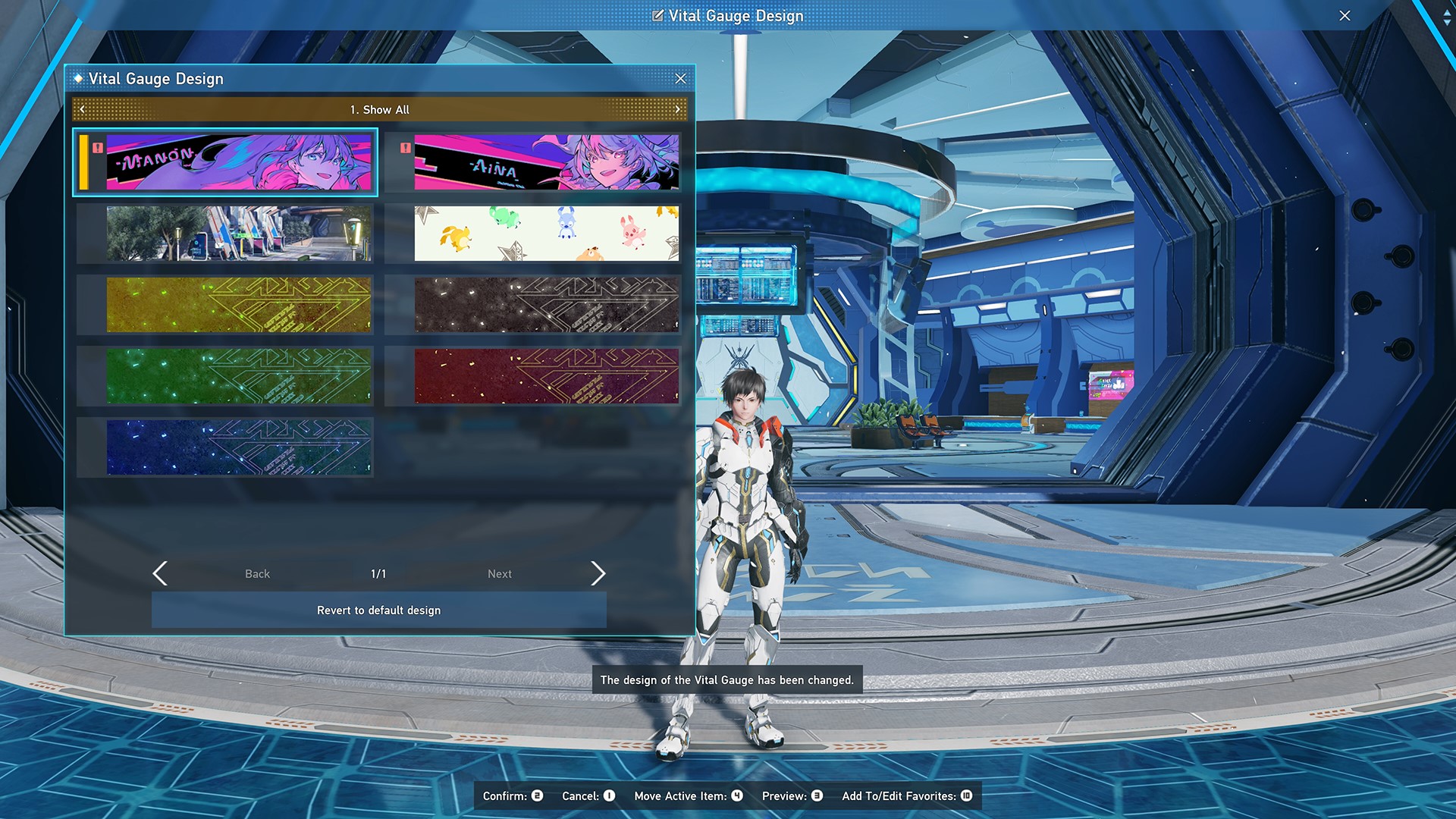Advance to the next design category
This screenshot has width=1456, height=819.
(677, 109)
